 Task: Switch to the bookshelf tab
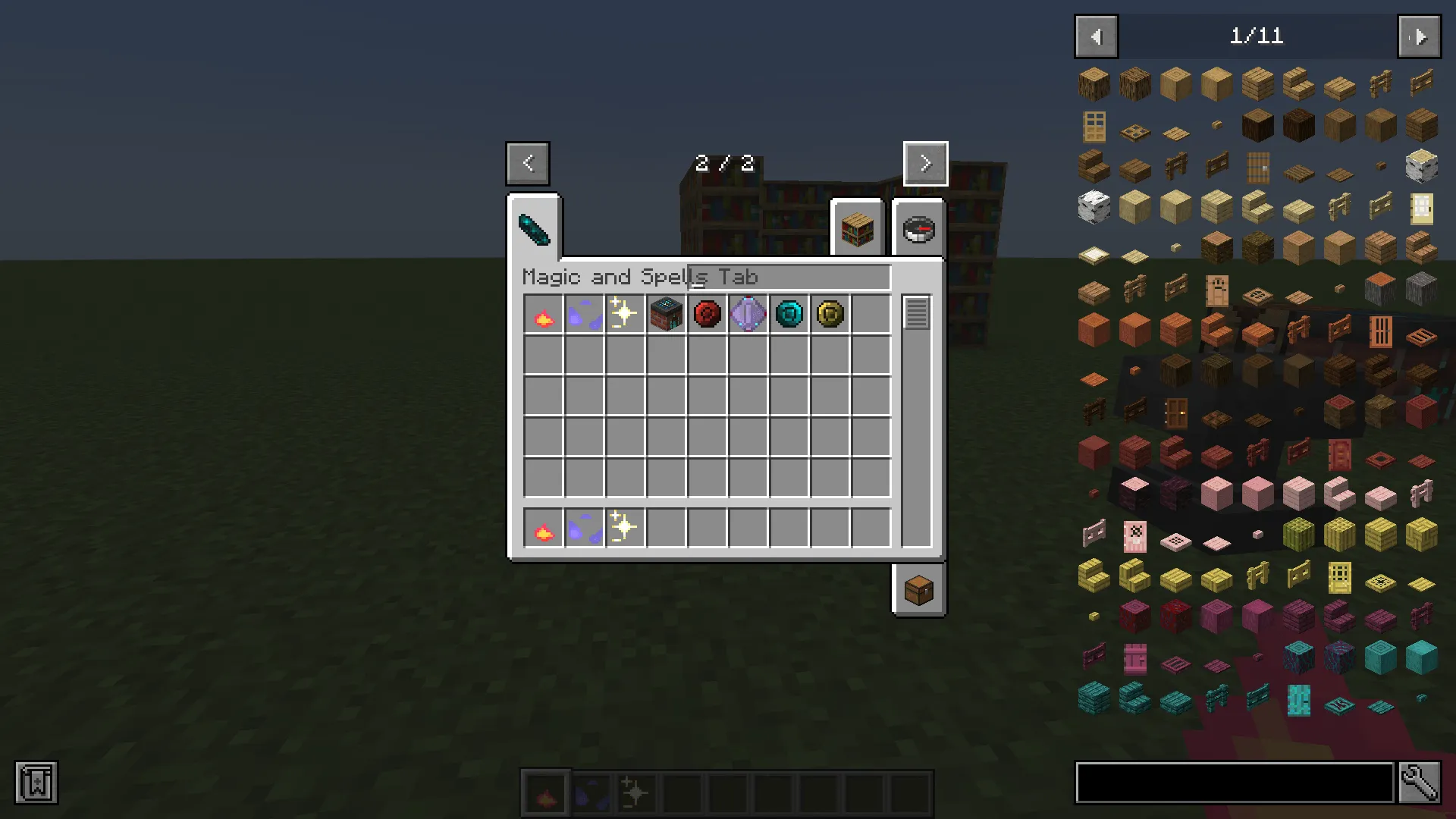[x=857, y=229]
